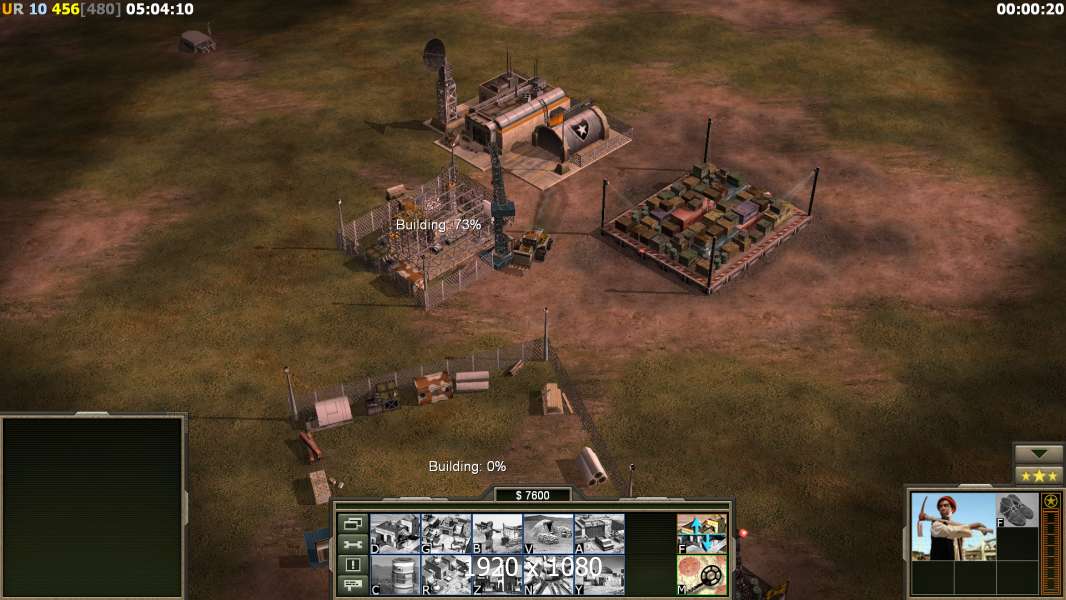
Task: Select the cylindrical silo build icon marked C
Action: 395,574
